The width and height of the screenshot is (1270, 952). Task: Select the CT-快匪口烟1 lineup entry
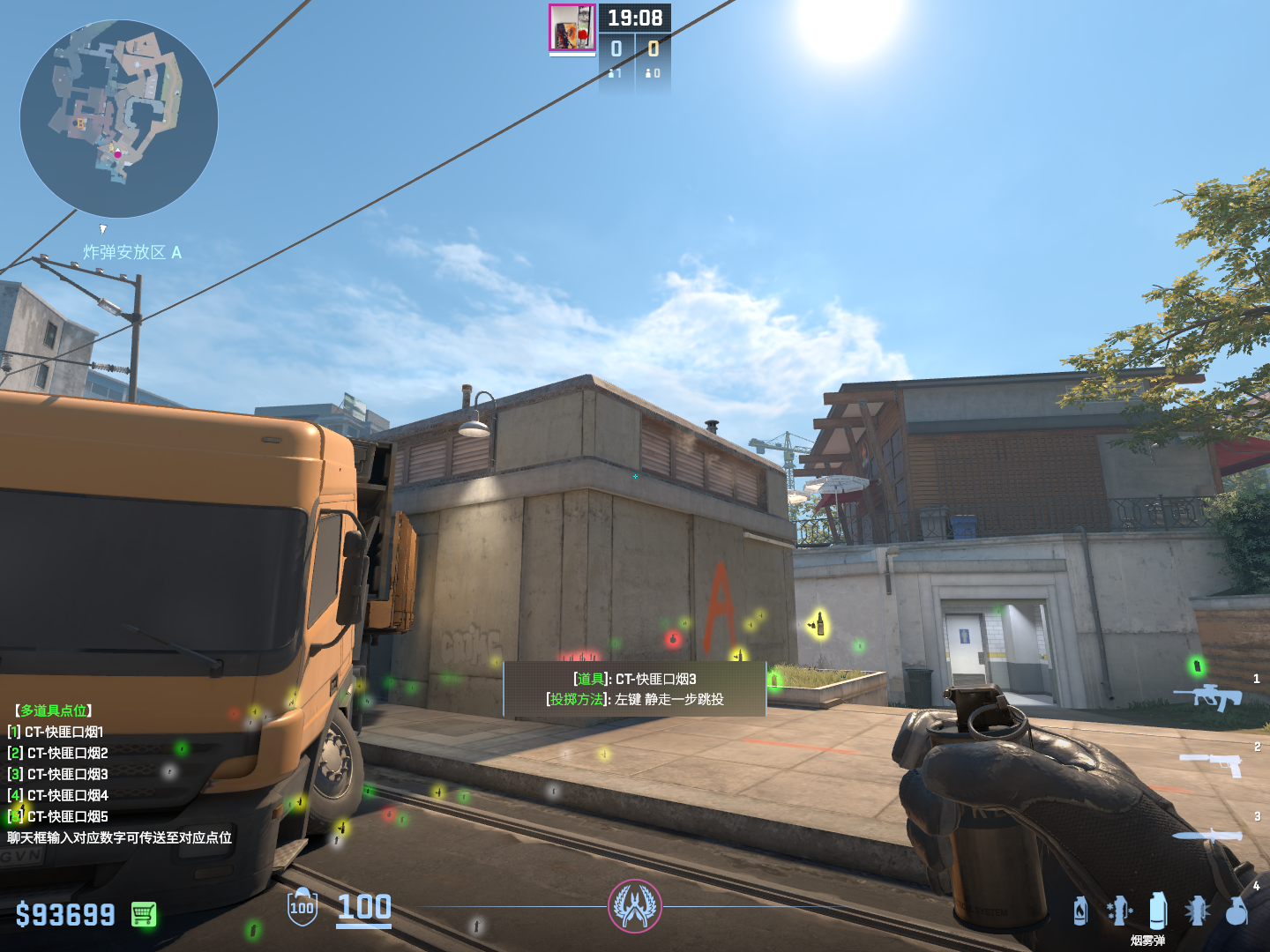click(63, 732)
